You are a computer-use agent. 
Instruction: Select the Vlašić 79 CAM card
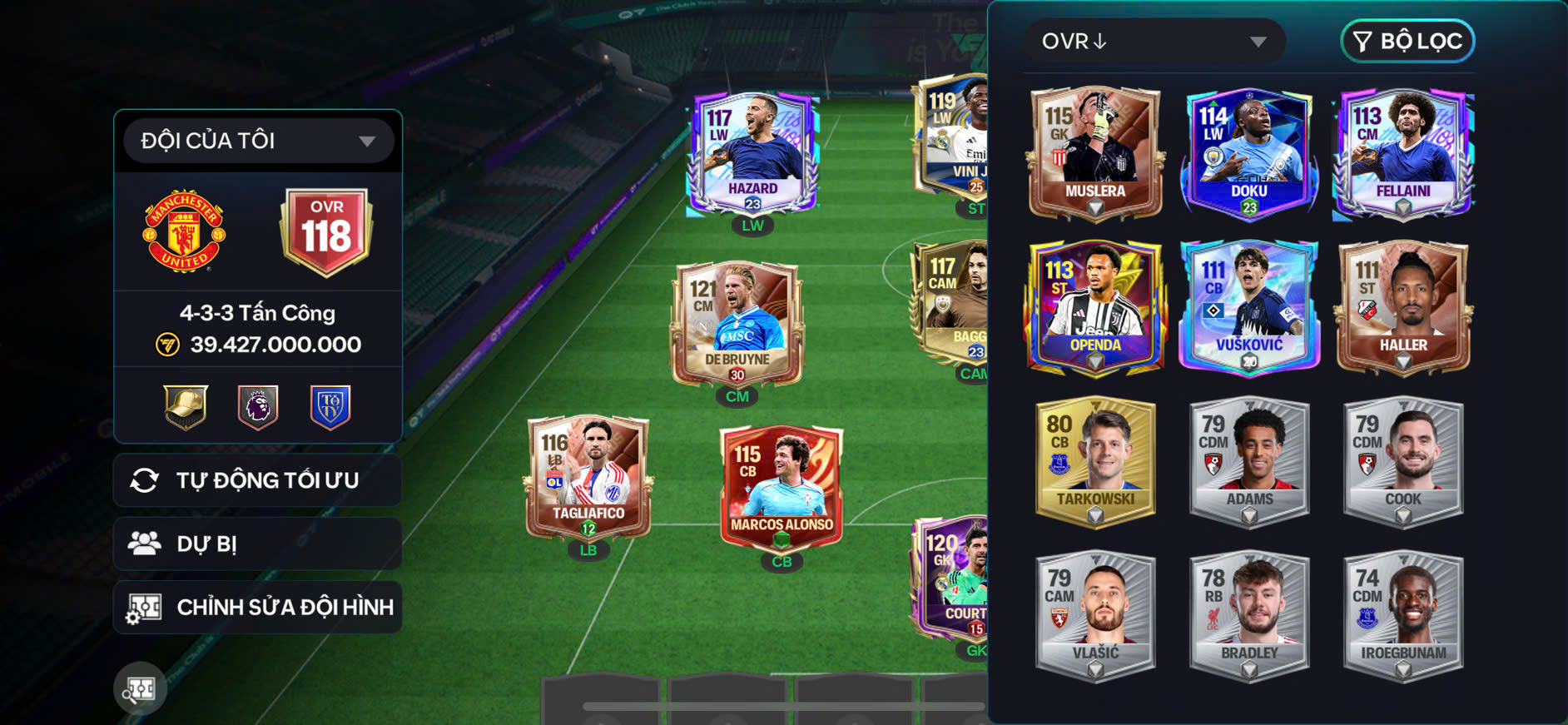tap(1095, 615)
